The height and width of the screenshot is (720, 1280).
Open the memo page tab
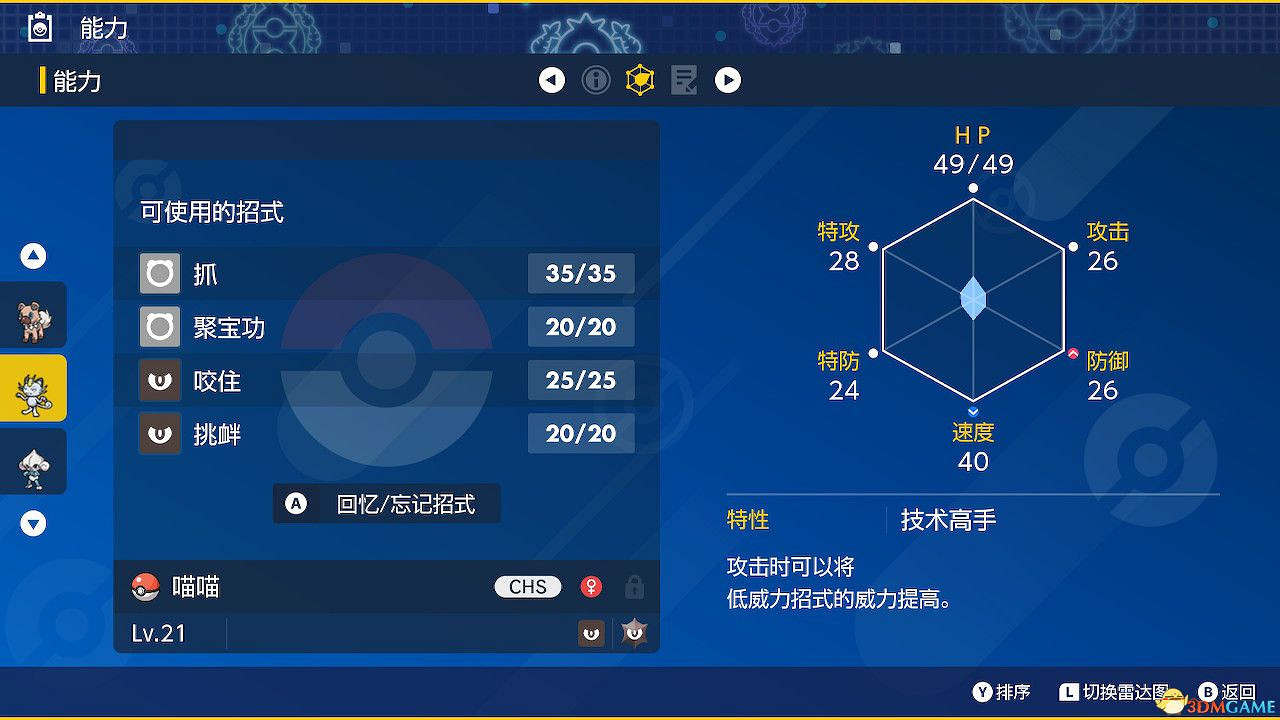tap(684, 80)
